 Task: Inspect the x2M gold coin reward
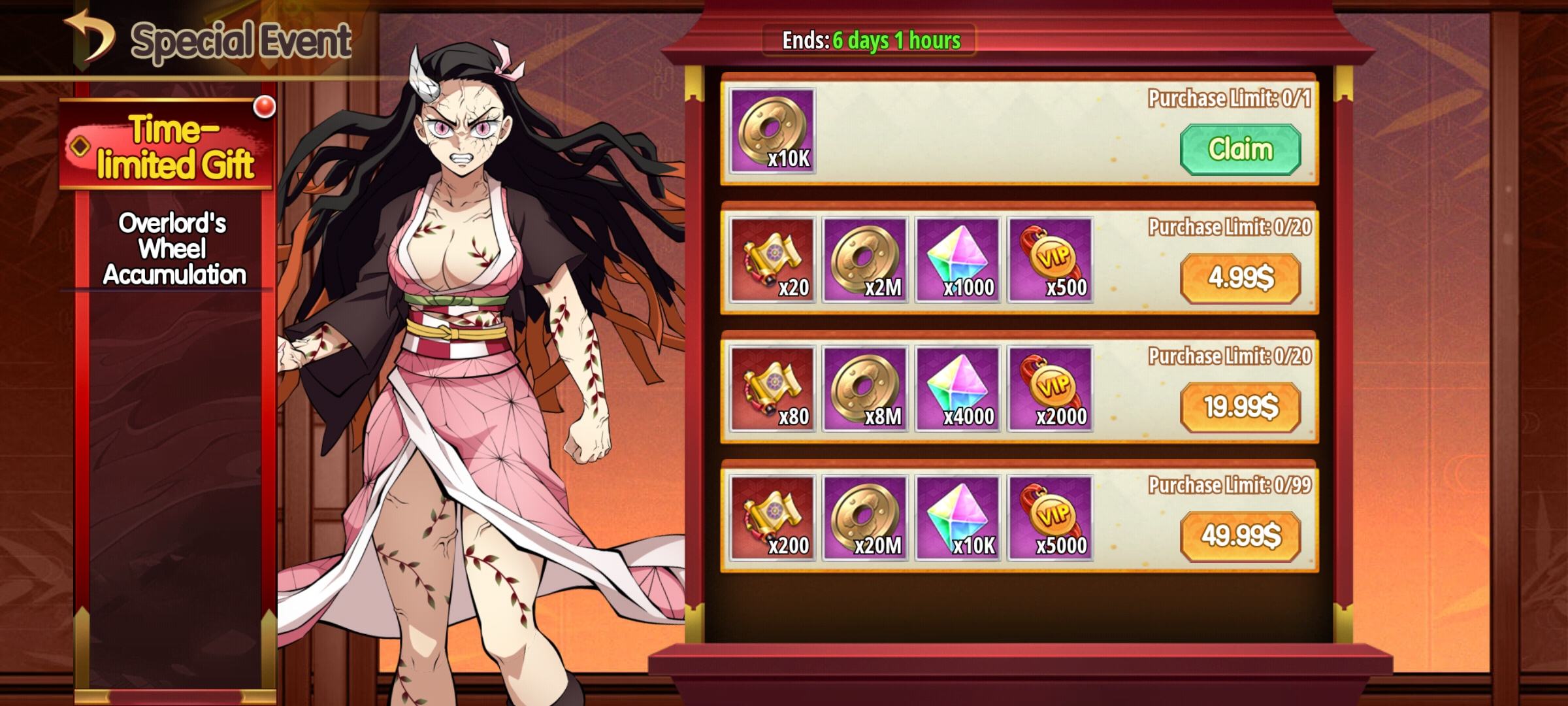(866, 260)
